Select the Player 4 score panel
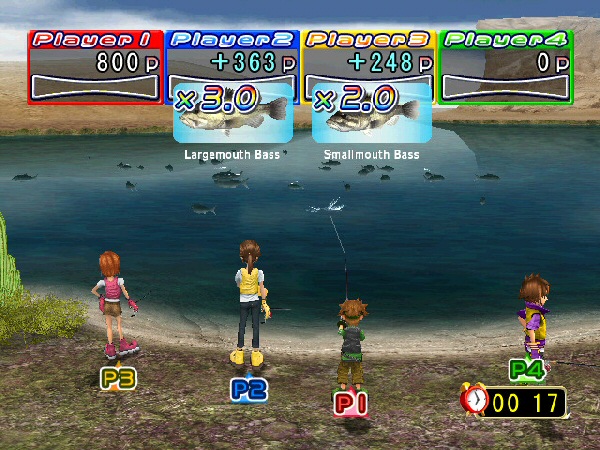Screen dimensions: 600x450 point(506,66)
